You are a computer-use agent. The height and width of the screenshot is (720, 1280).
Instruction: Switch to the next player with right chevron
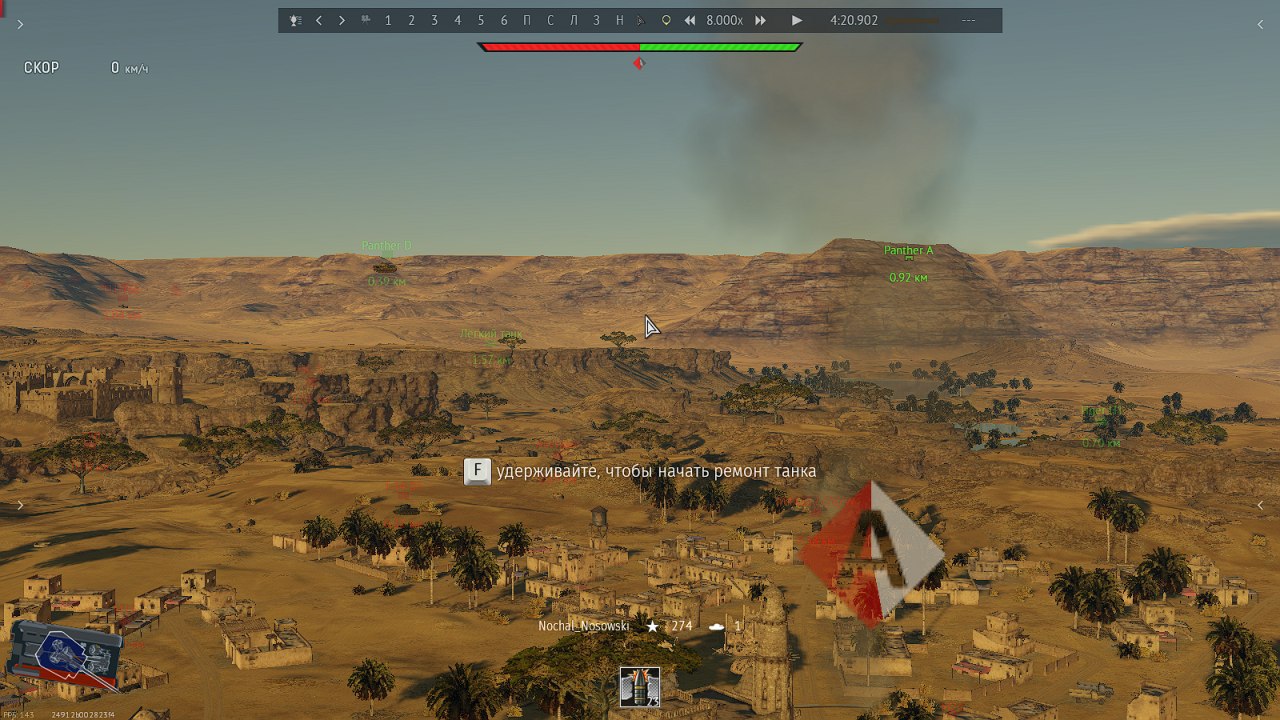click(342, 20)
